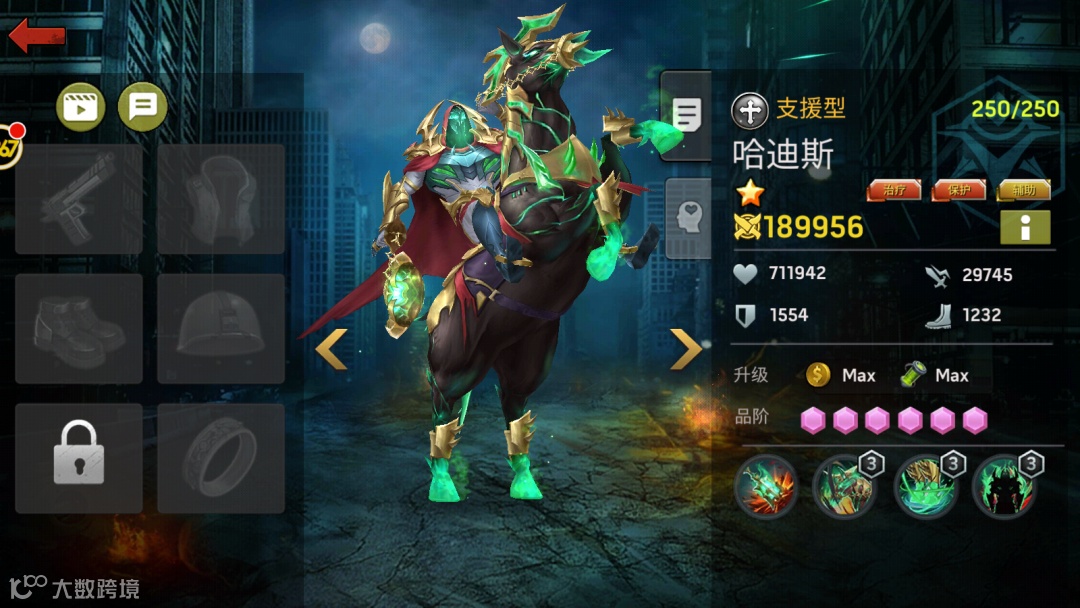
Task: Select the boots equipment slot
Action: [x=79, y=329]
